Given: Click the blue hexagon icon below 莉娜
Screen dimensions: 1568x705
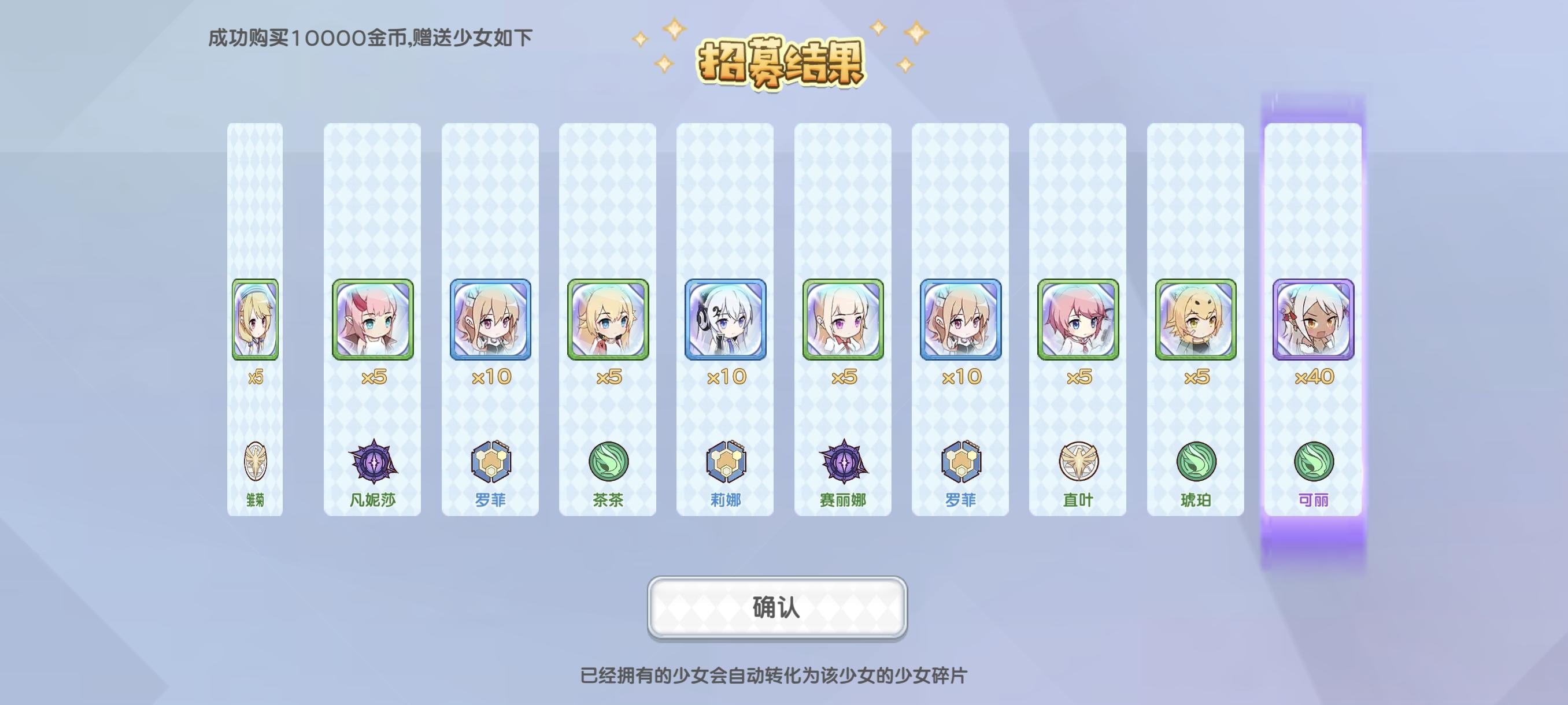Looking at the screenshot, I should (x=724, y=462).
